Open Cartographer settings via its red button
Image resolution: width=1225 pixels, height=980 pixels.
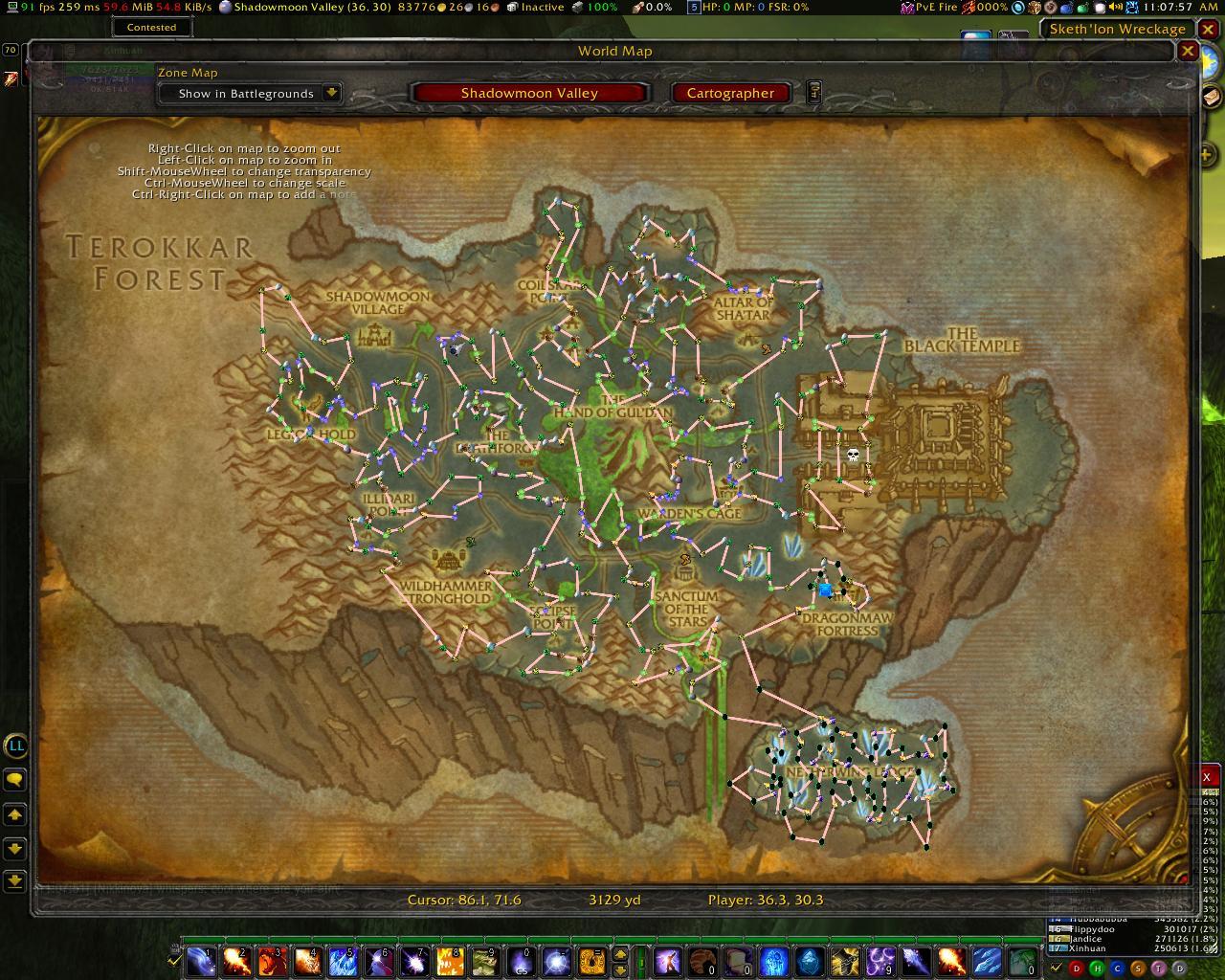tap(730, 93)
